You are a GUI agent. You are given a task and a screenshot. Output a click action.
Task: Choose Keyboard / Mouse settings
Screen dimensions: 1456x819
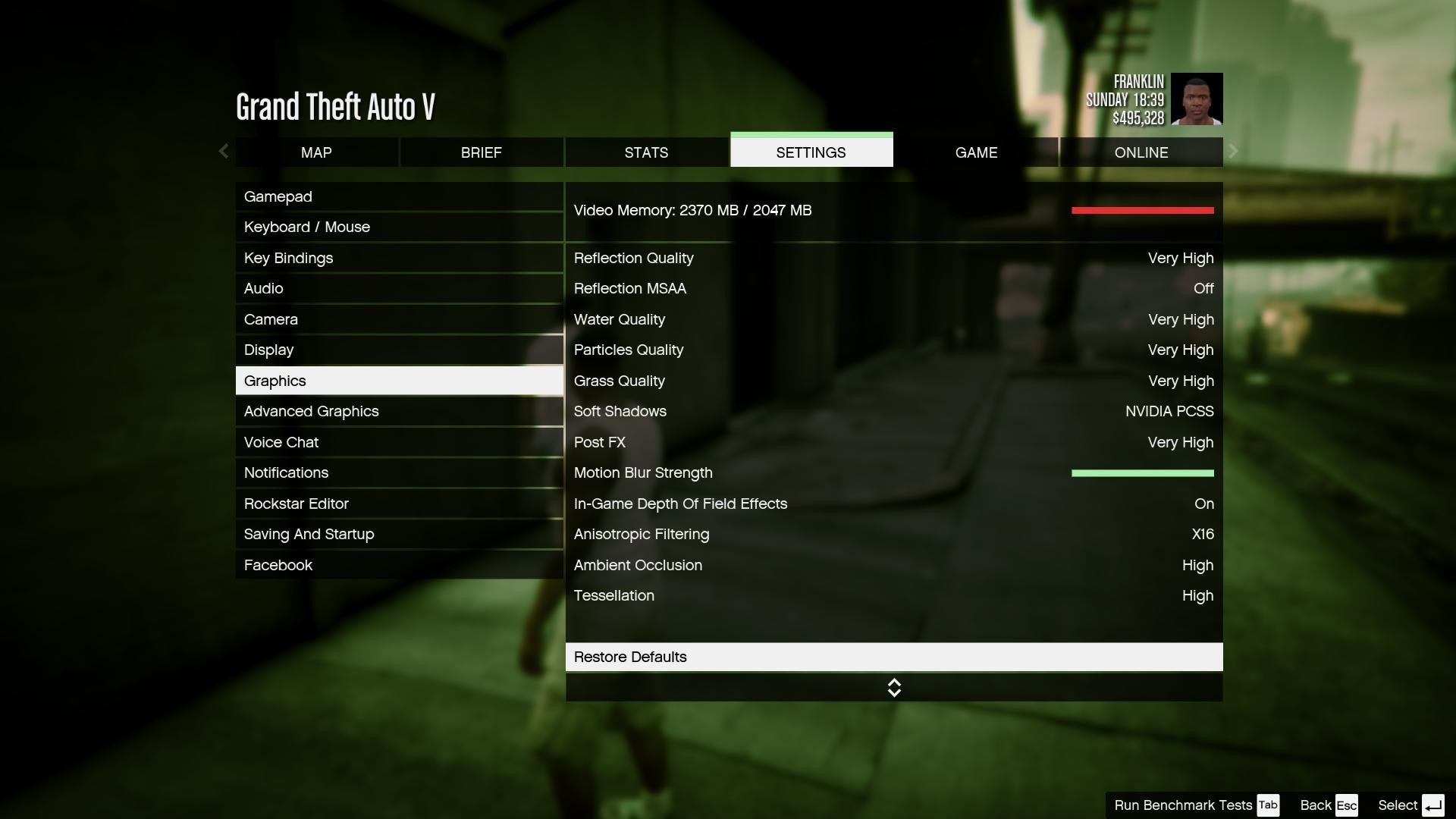click(x=399, y=227)
